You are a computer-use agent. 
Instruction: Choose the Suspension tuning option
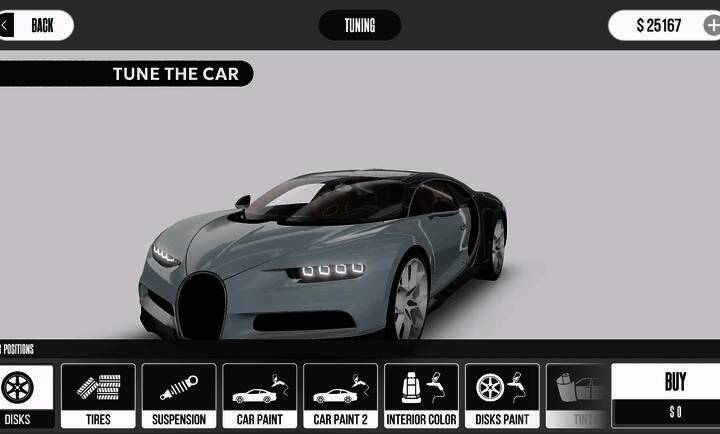point(179,396)
